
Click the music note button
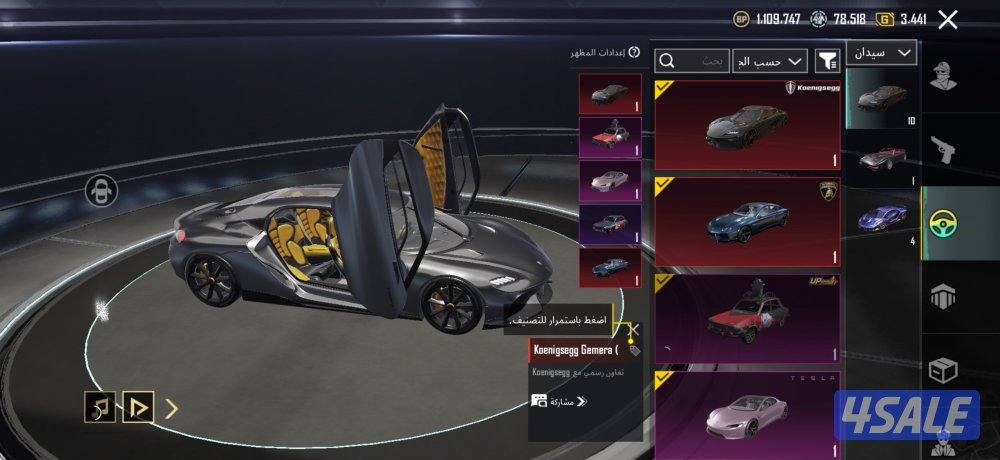tap(99, 406)
